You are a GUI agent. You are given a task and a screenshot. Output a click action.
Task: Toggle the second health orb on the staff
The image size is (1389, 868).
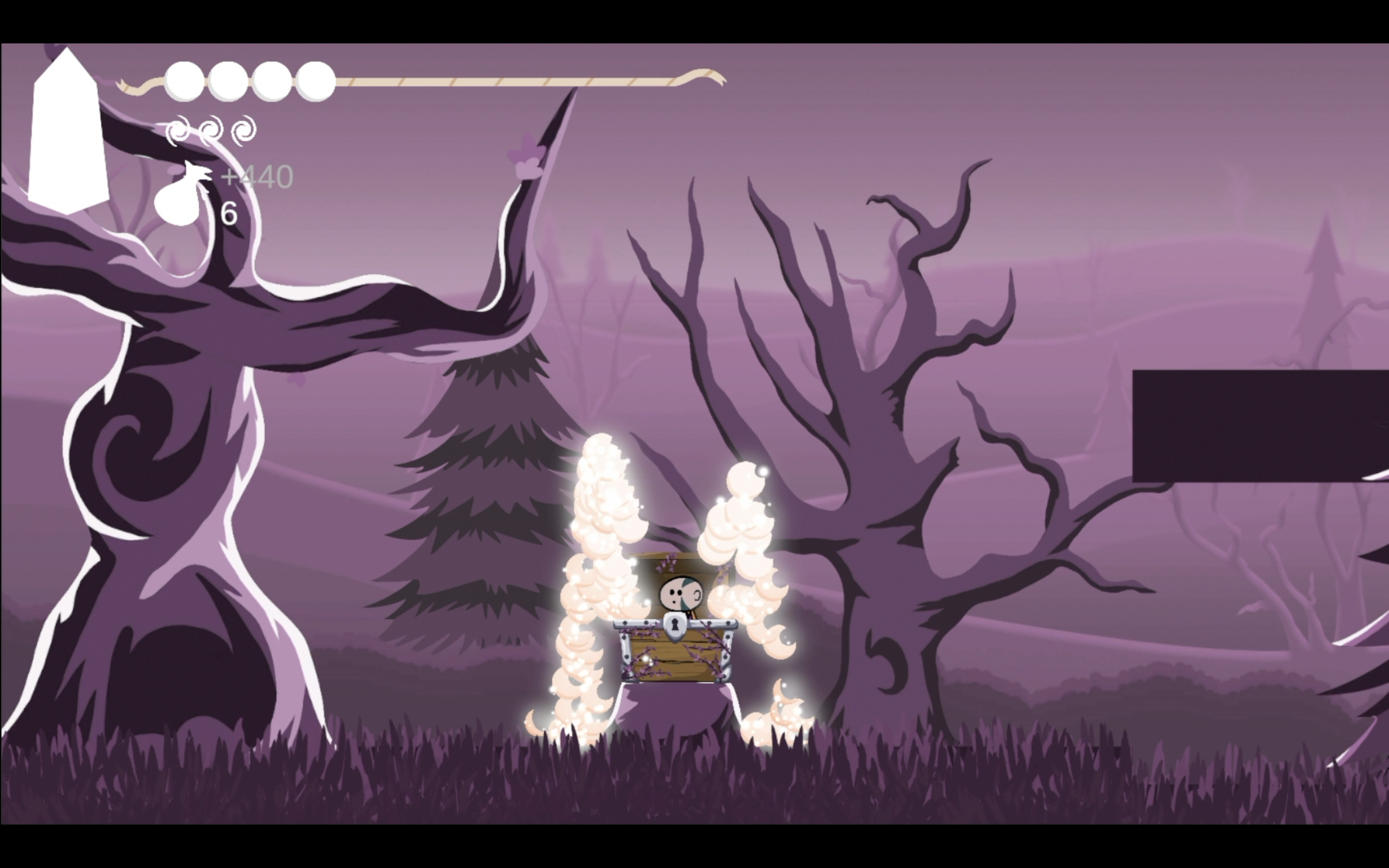(228, 81)
